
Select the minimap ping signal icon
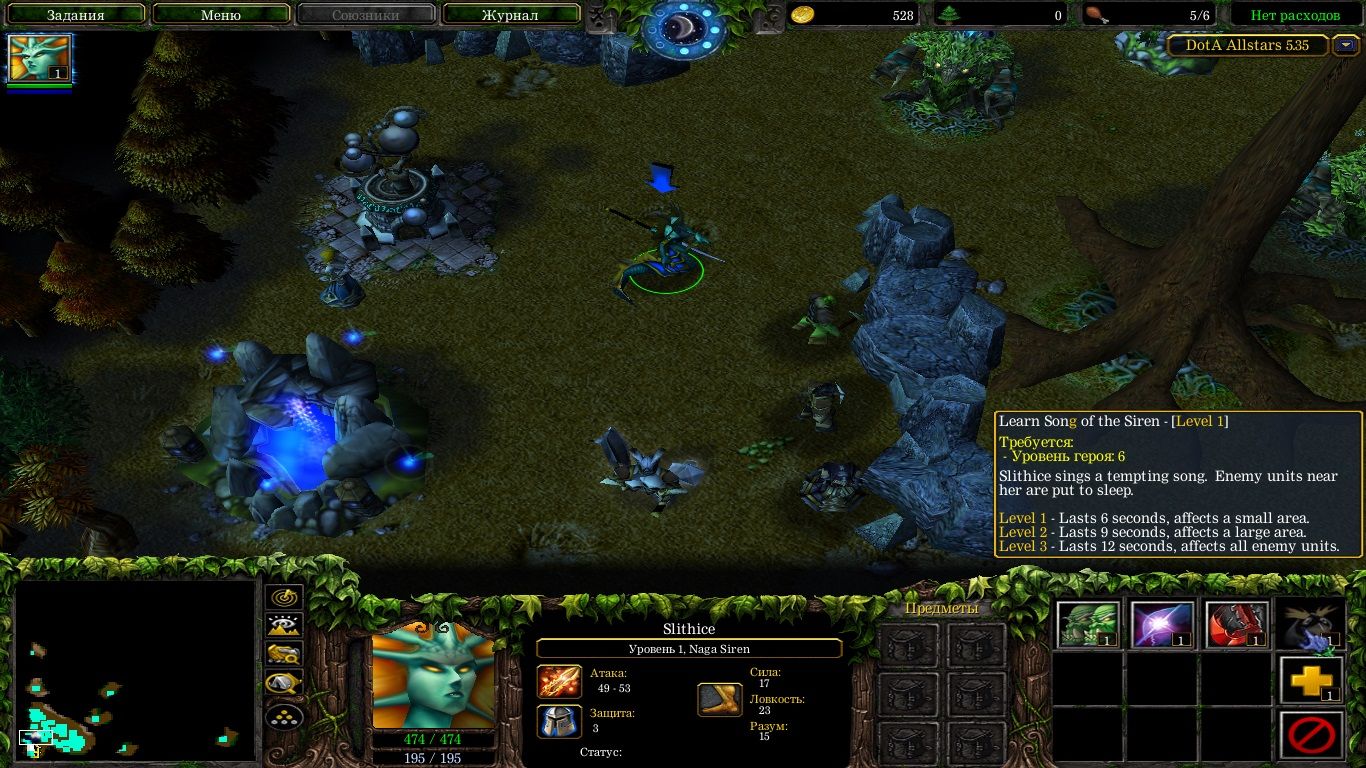[283, 597]
